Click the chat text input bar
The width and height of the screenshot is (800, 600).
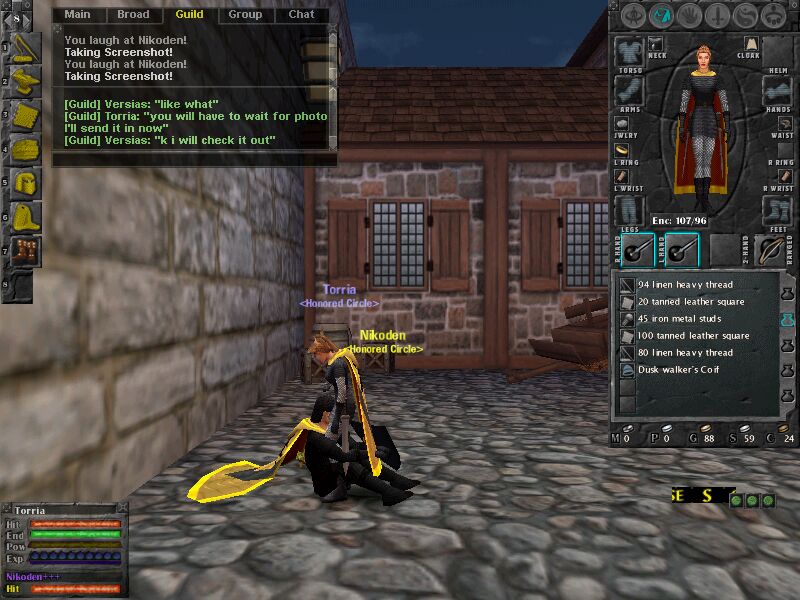click(190, 160)
